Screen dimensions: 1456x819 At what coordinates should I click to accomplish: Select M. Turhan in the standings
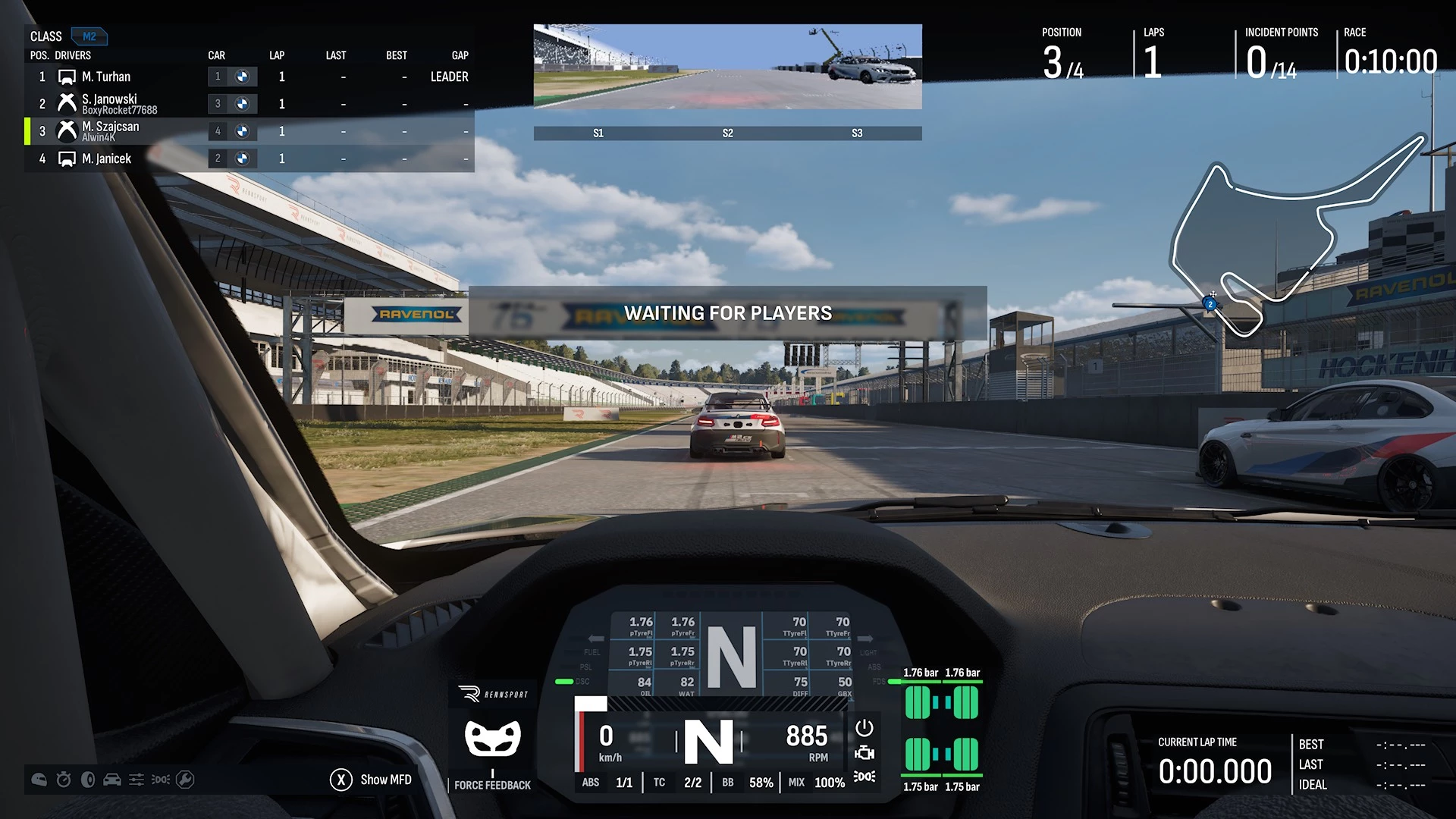point(106,77)
